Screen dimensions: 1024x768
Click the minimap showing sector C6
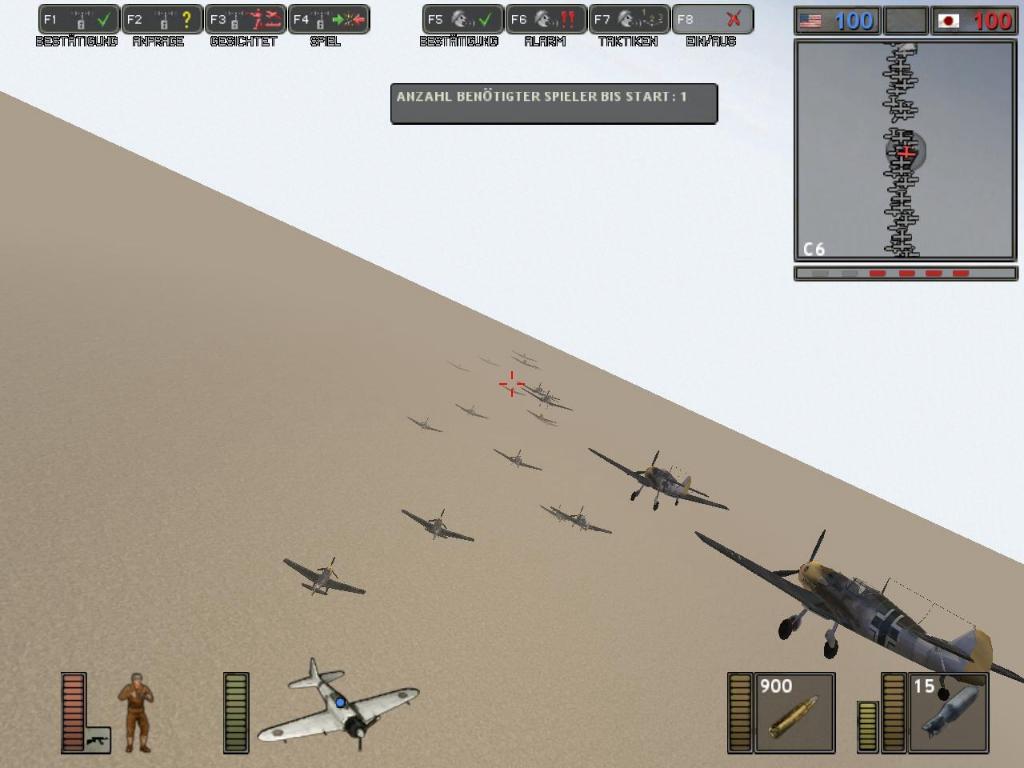pyautogui.click(x=905, y=150)
